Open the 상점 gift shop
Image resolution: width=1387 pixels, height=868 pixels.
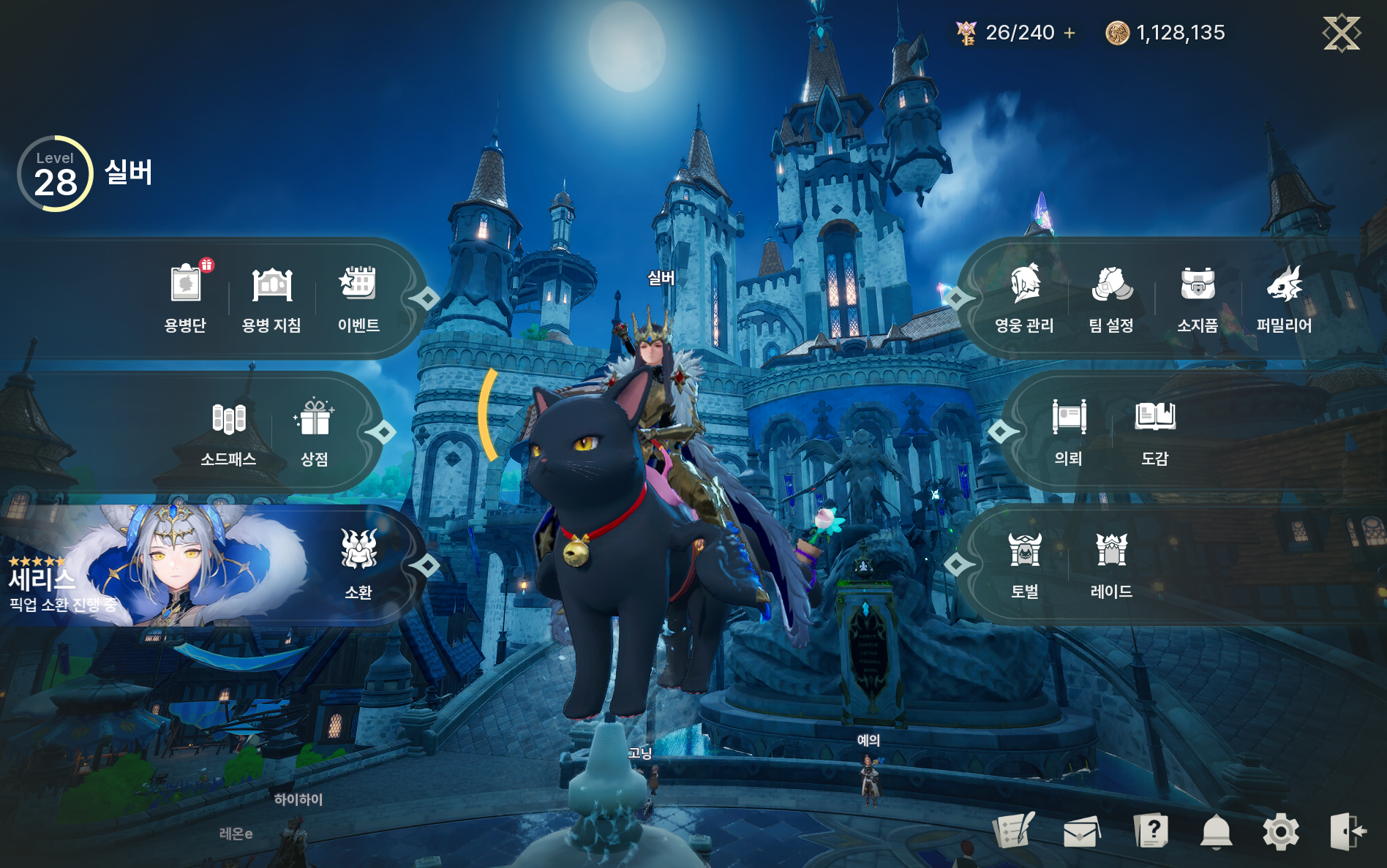point(315,431)
